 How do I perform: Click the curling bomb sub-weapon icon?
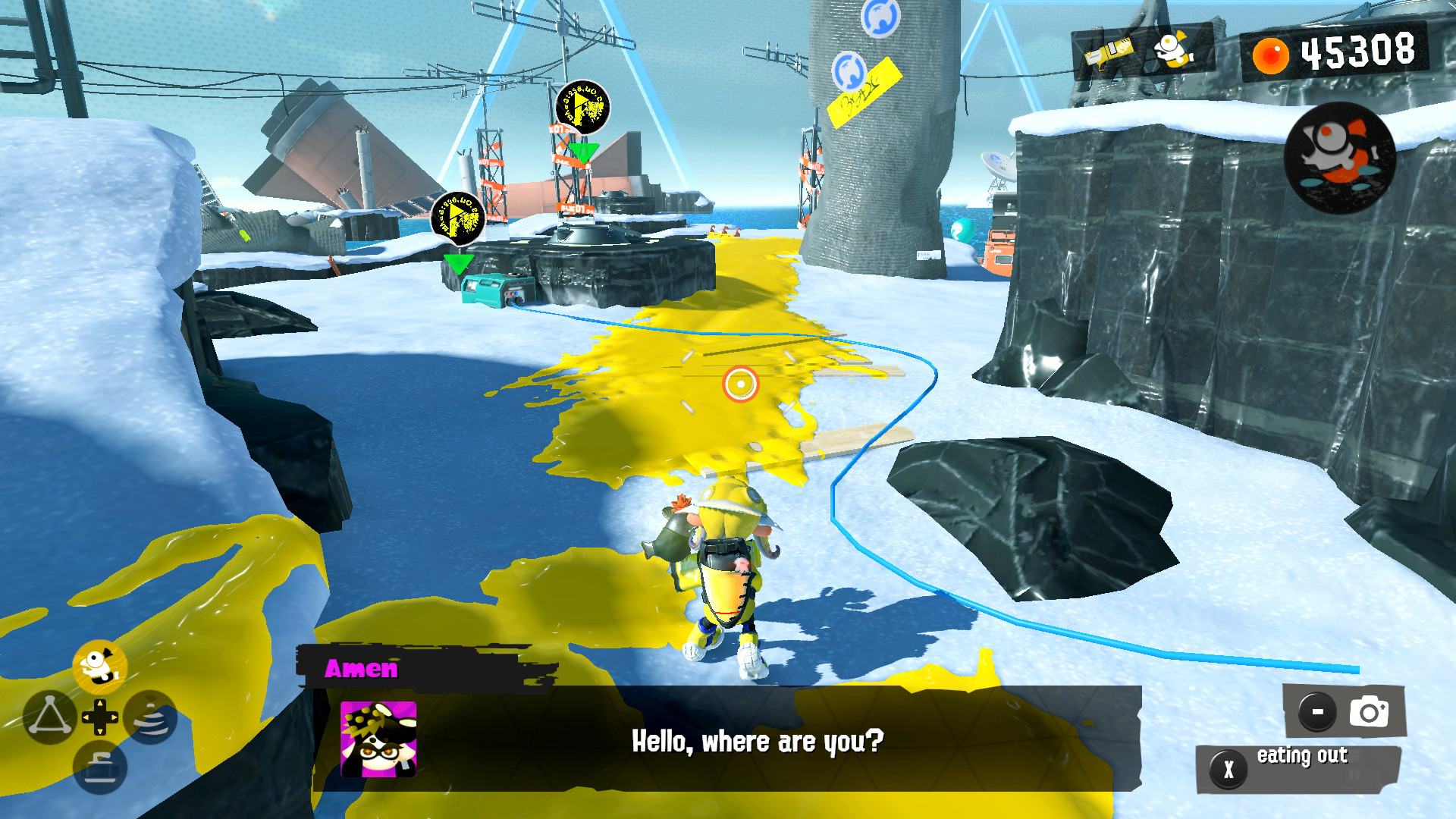[100, 765]
